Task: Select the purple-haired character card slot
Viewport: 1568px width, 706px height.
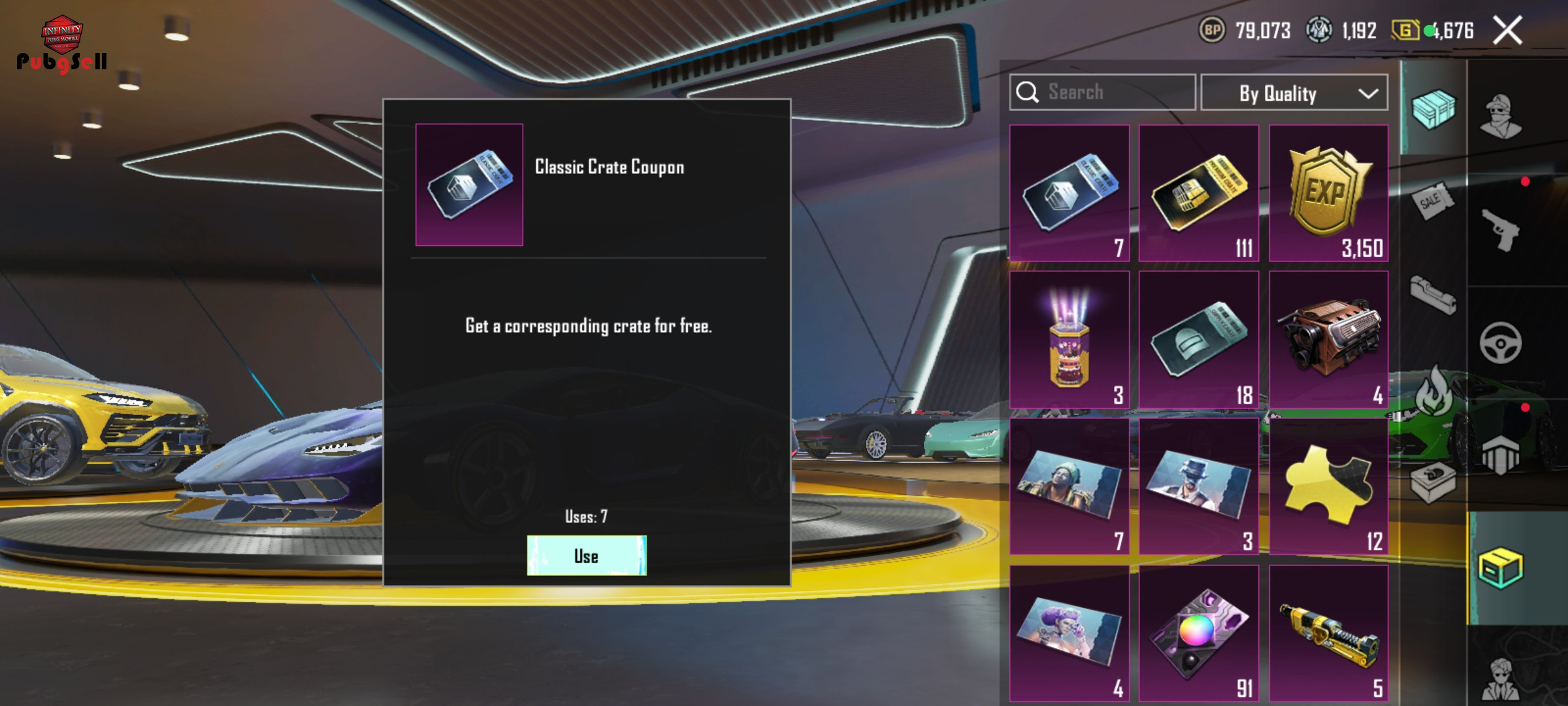Action: point(1070,633)
